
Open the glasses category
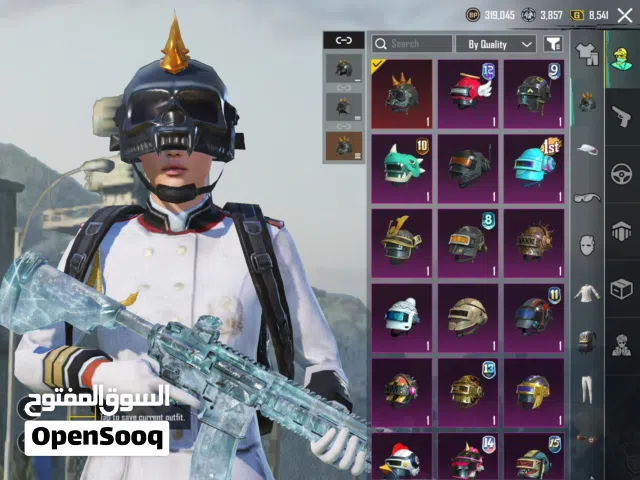587,197
